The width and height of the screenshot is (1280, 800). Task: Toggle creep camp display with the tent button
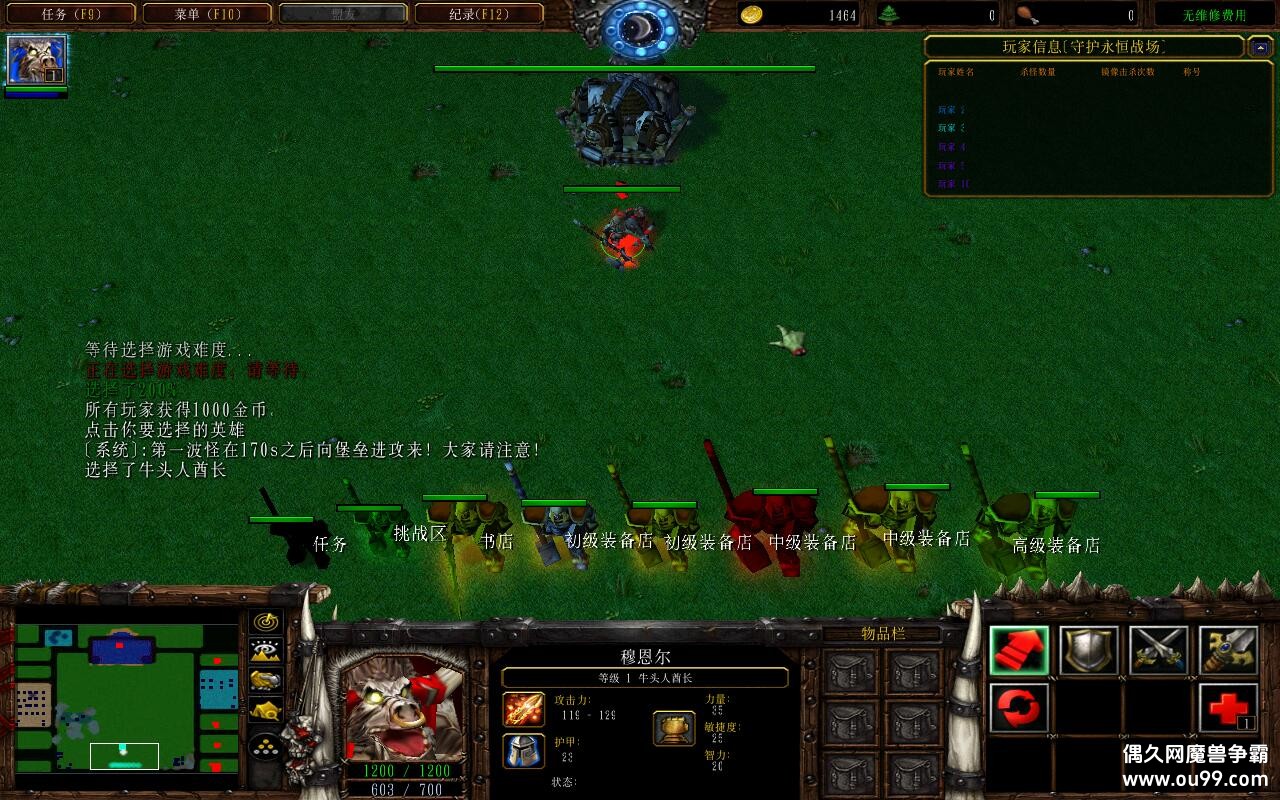265,712
